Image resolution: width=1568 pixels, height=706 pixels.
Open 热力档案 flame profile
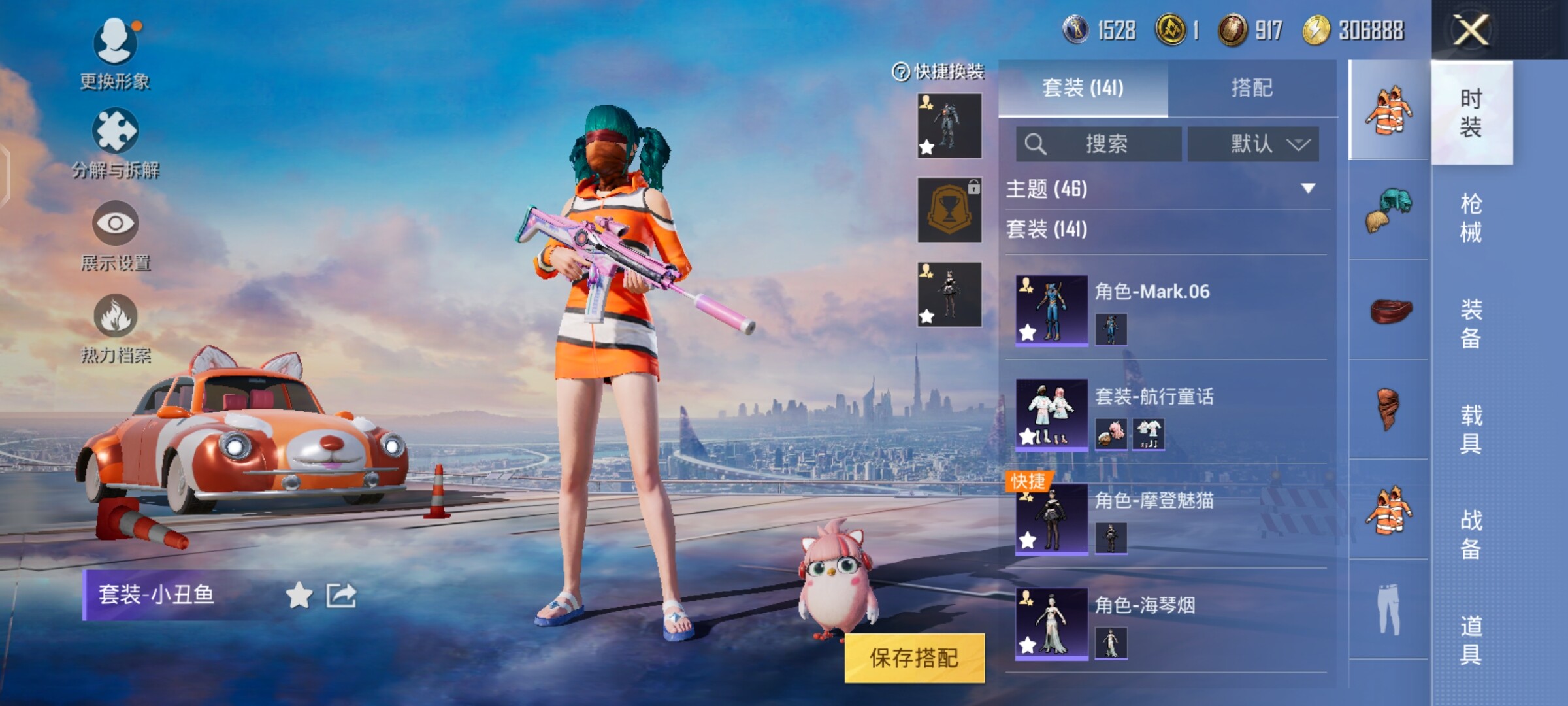[115, 328]
